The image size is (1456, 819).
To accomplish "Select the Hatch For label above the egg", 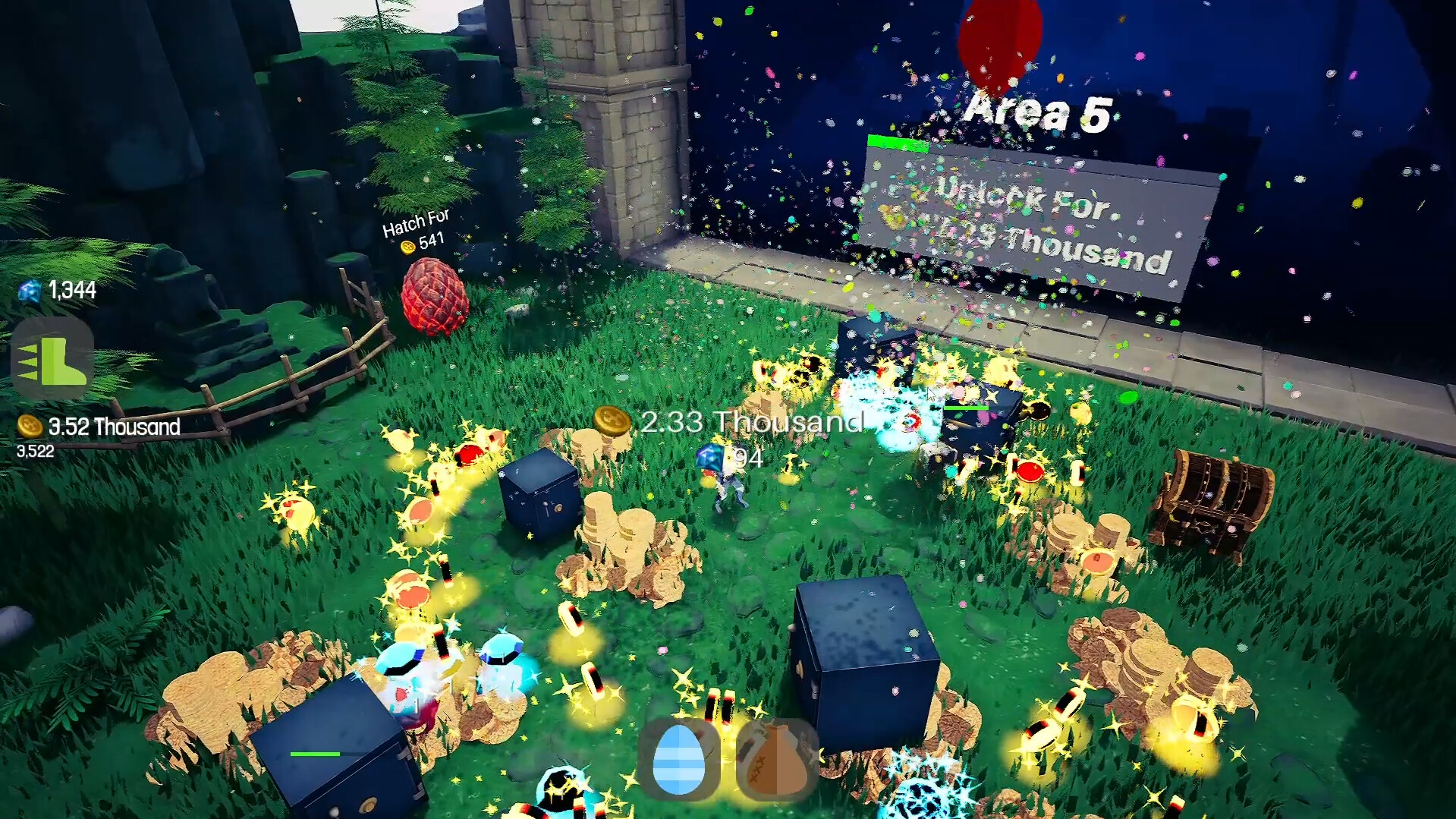I will point(416,221).
